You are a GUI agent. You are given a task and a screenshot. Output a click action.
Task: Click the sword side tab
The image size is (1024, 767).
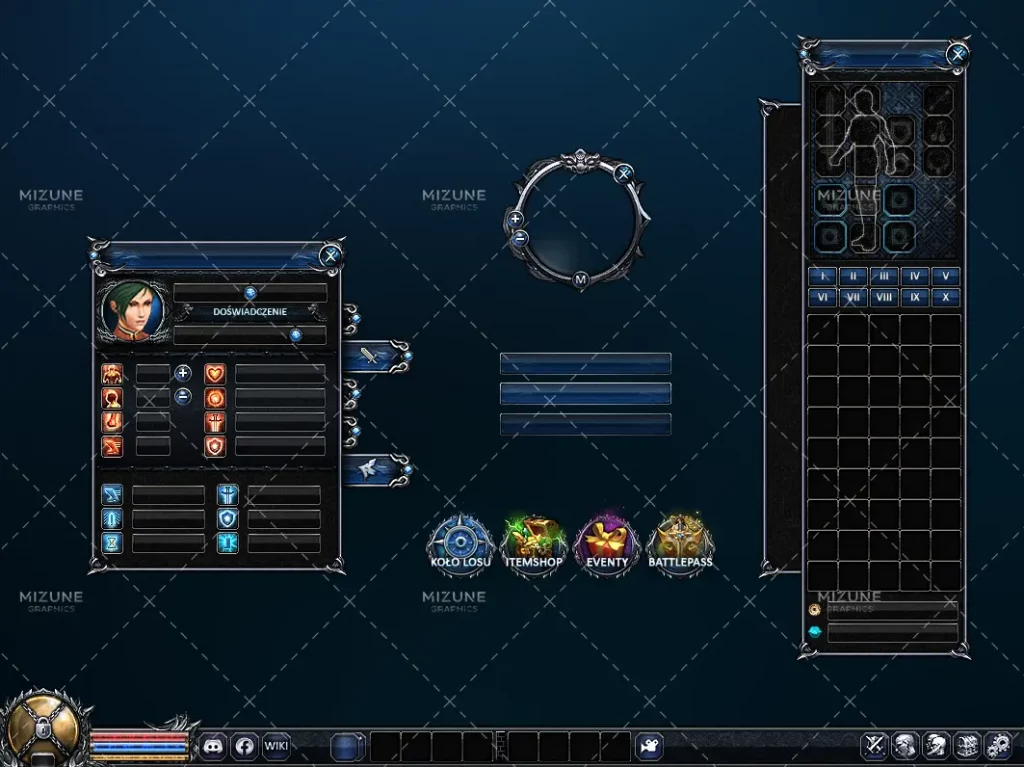tap(372, 355)
